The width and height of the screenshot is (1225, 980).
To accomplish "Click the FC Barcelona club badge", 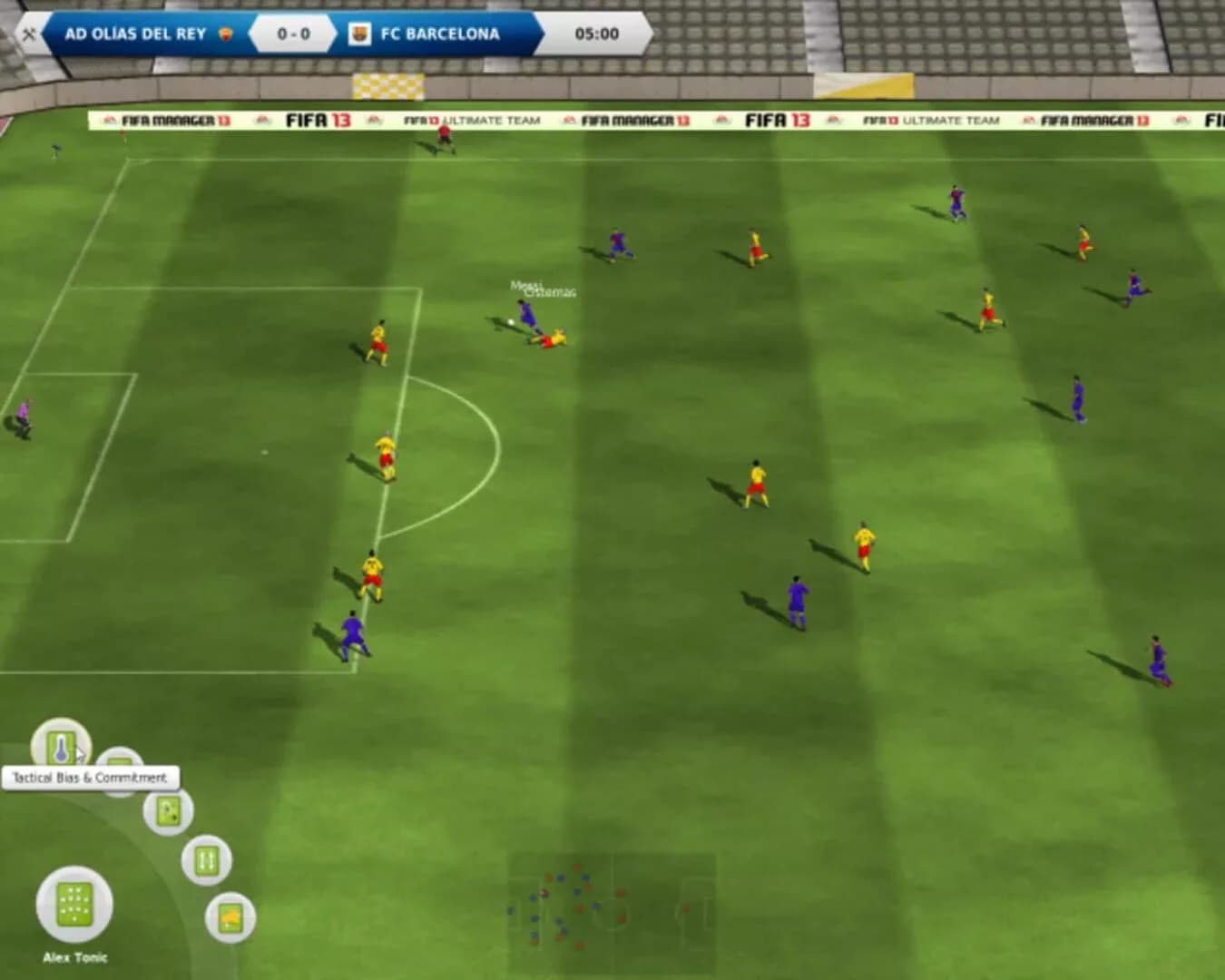I will (x=360, y=33).
